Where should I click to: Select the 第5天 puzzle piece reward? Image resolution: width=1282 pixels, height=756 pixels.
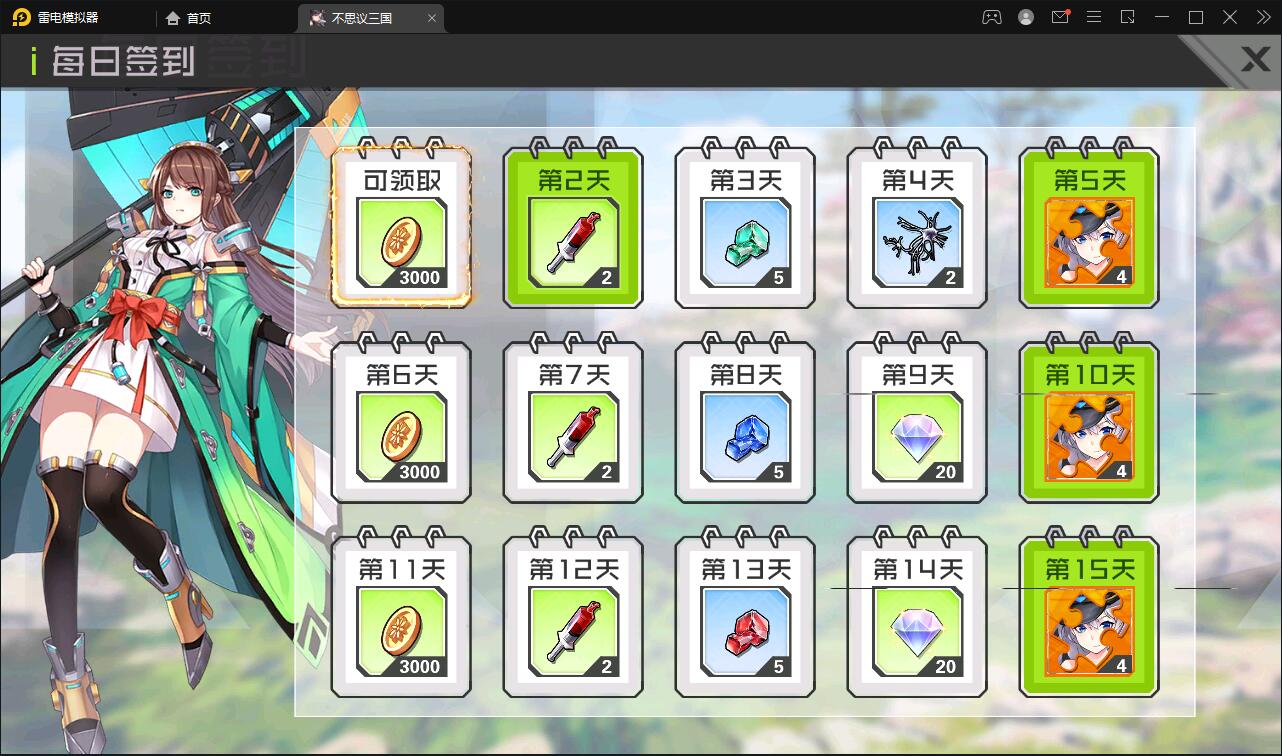coord(1088,225)
